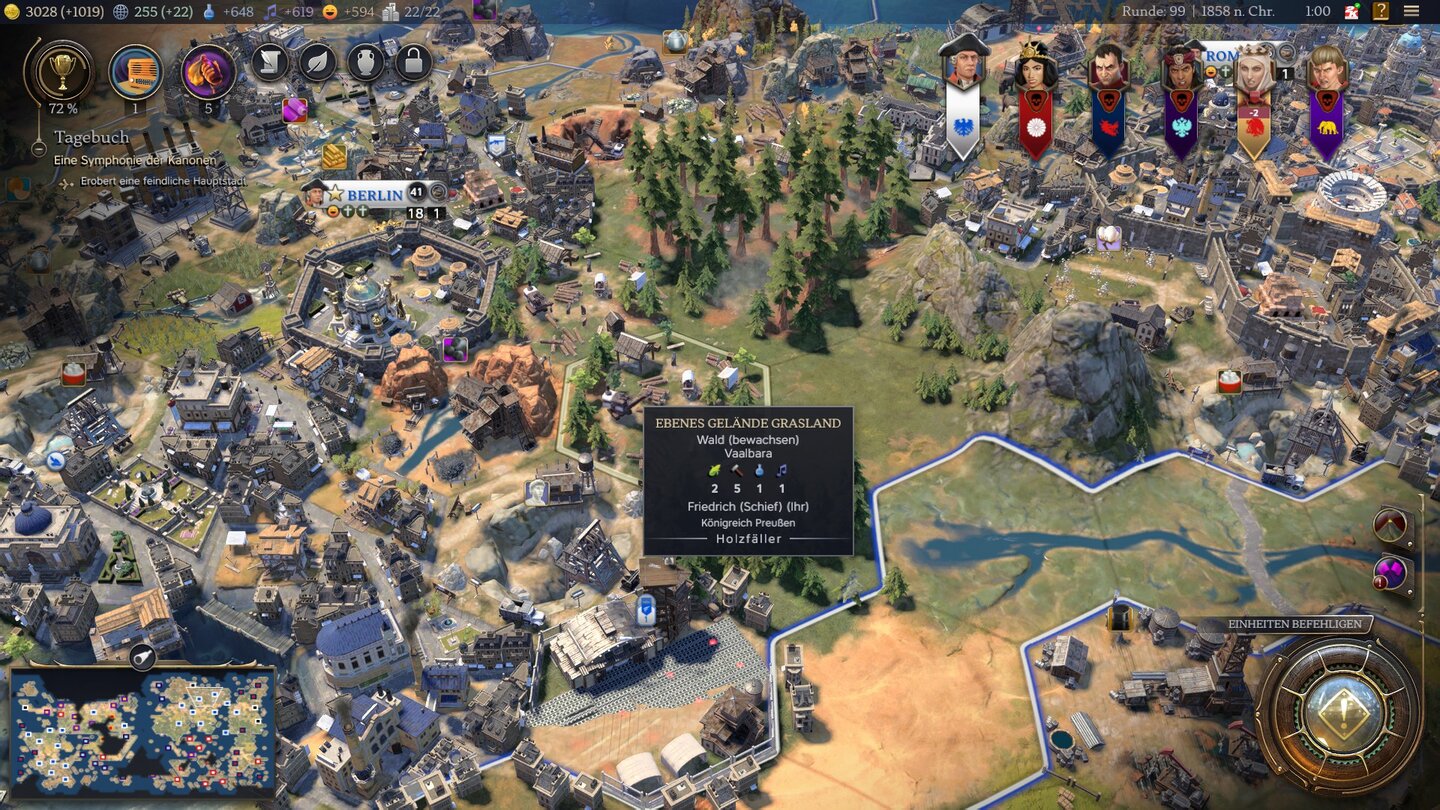Click the leaf resources icon
This screenshot has height=810, width=1440.
318,63
